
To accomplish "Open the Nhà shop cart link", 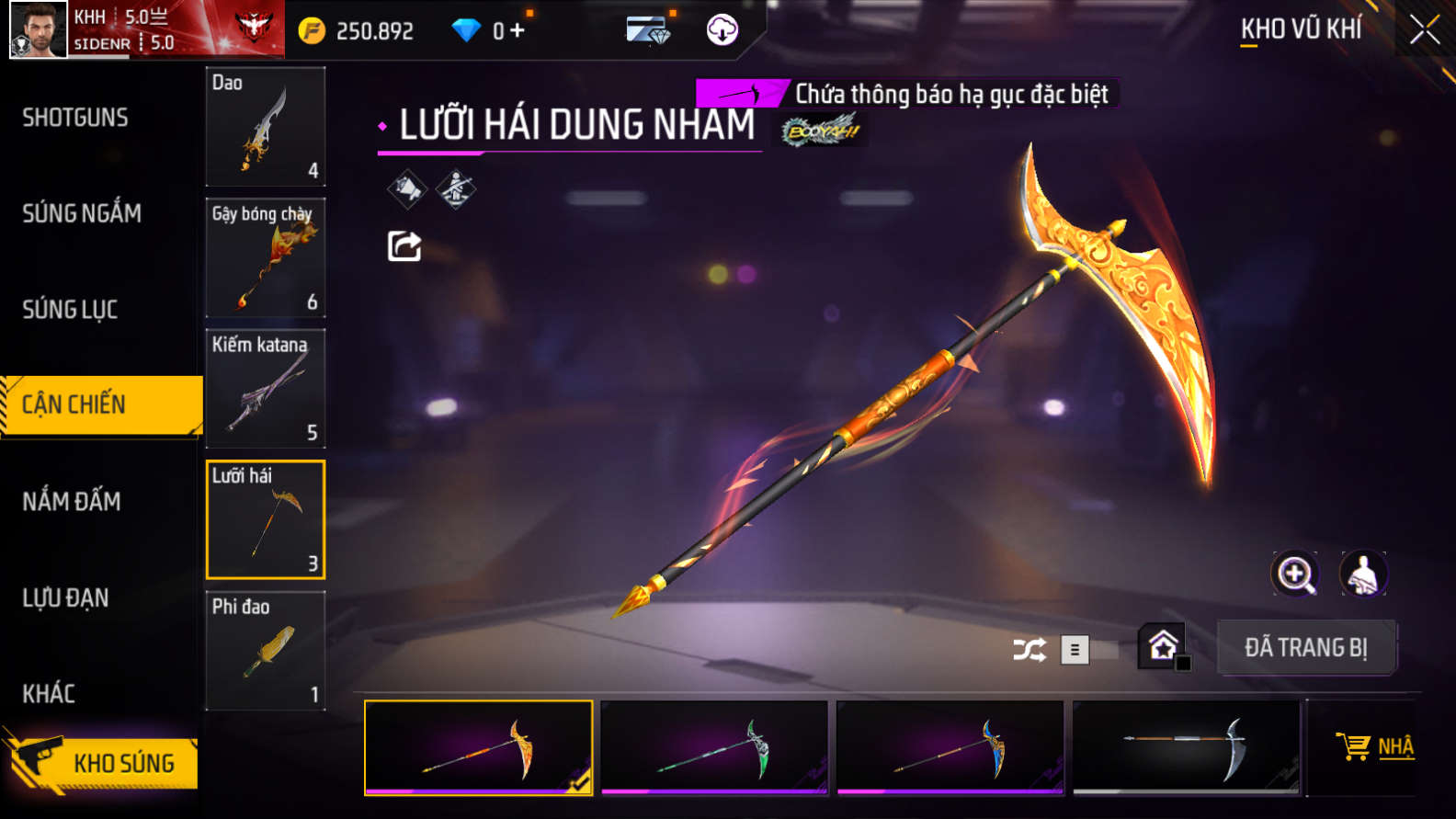I will coord(1376,746).
